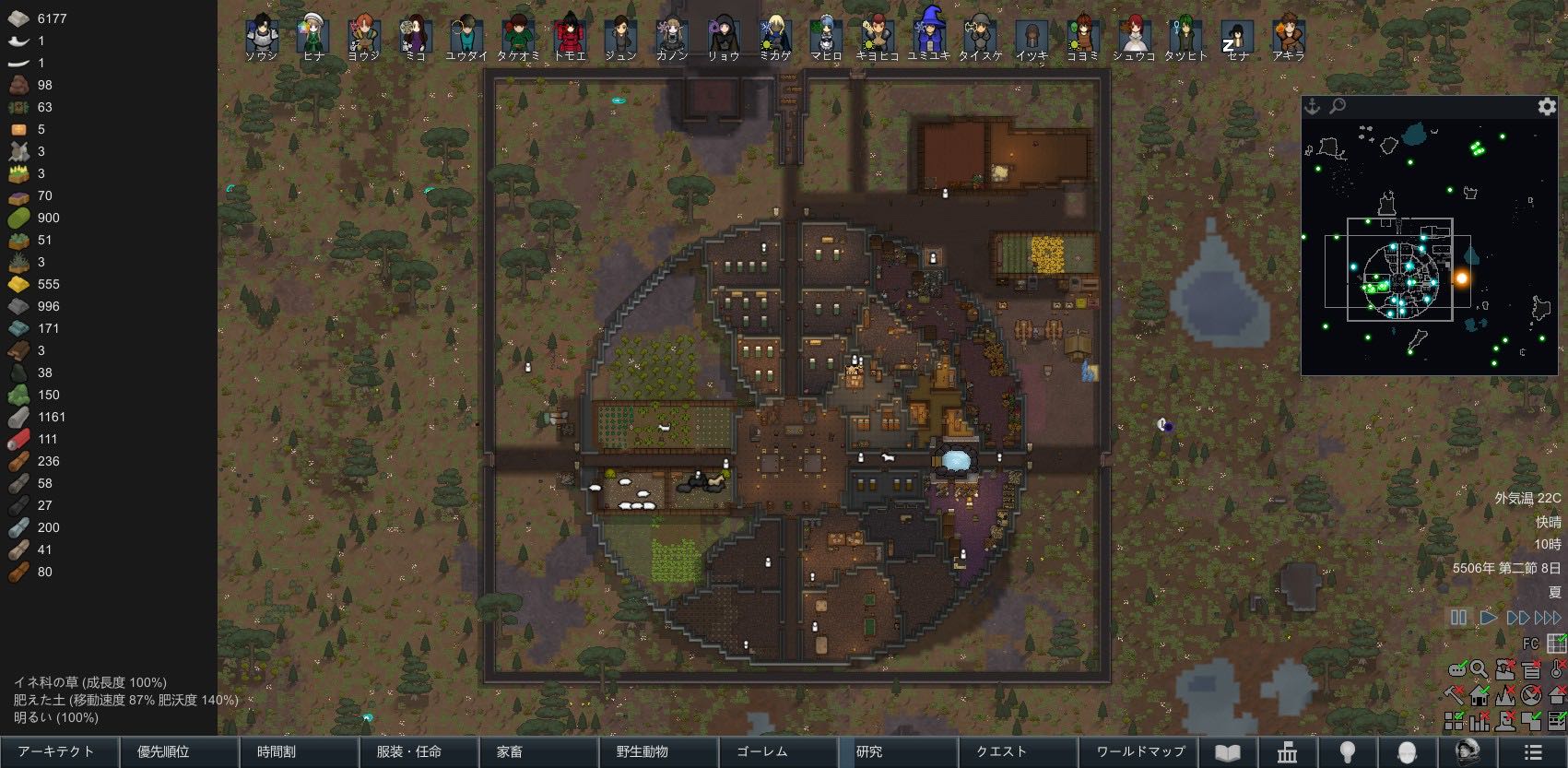Click the minimap magnifying glass icon

tap(1338, 107)
